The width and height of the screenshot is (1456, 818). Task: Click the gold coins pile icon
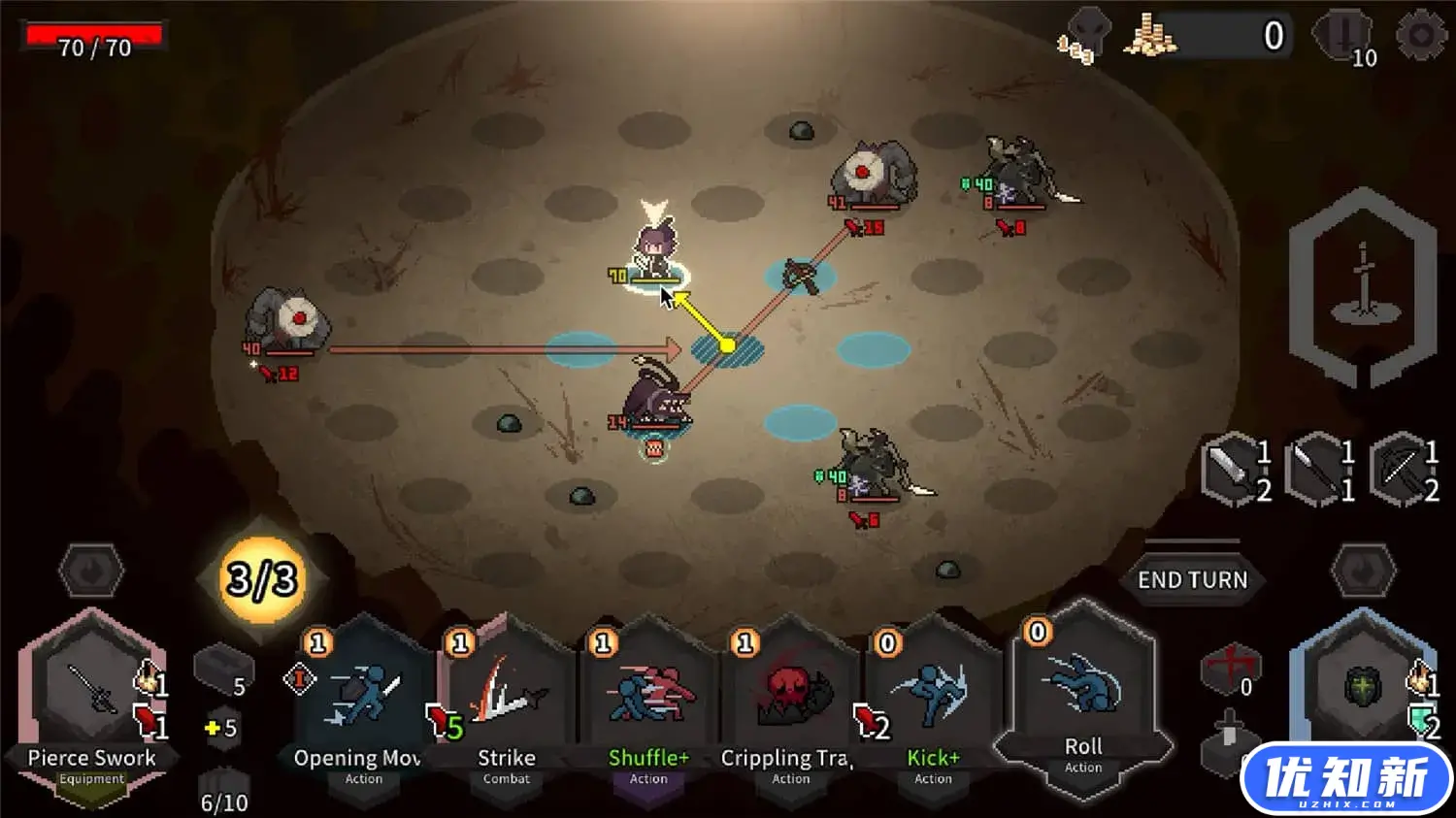(1149, 37)
